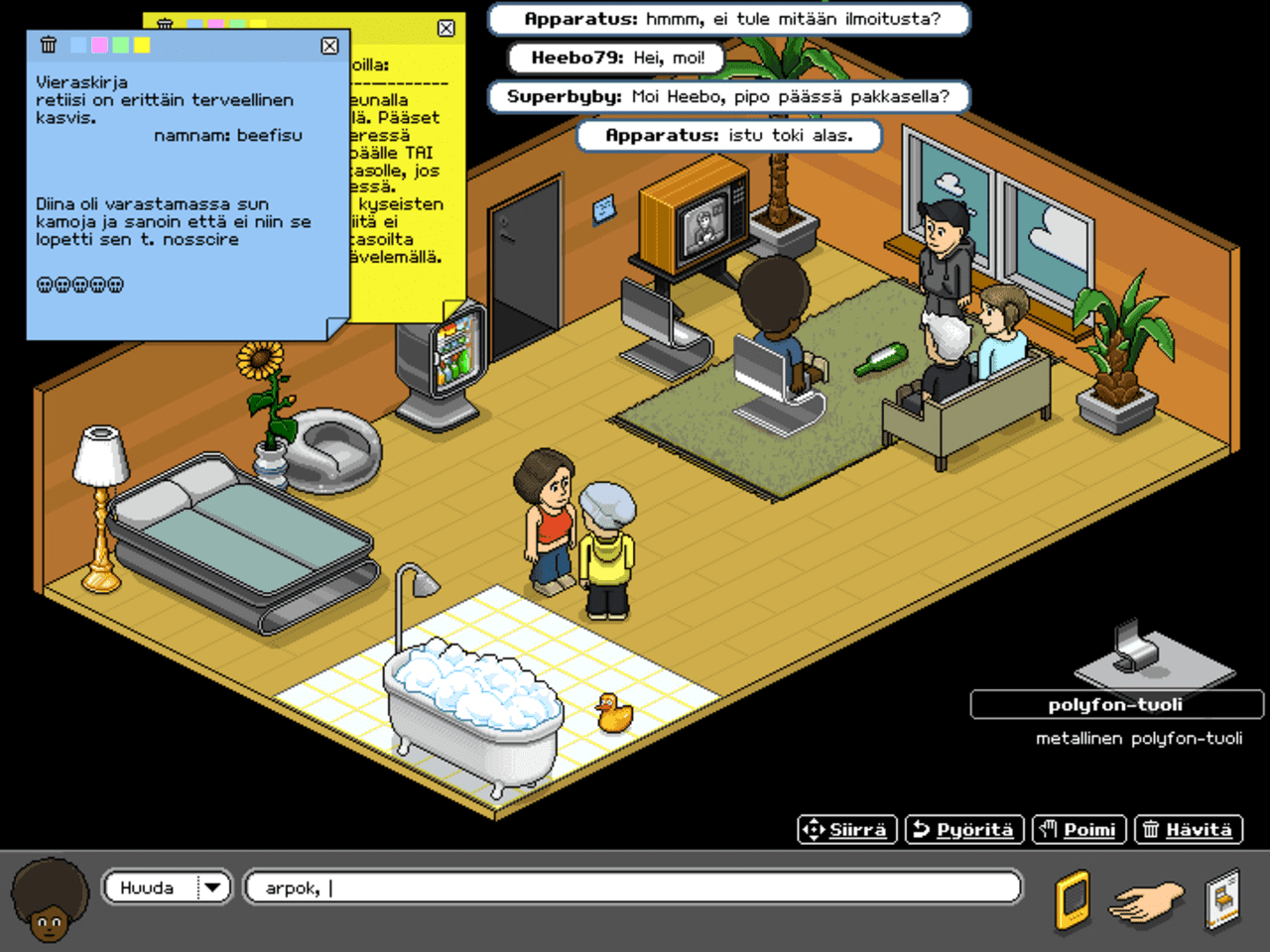Screen dimensions: 1270x952
Task: Pick the pink swatch on the guestbook note
Action: pos(99,46)
